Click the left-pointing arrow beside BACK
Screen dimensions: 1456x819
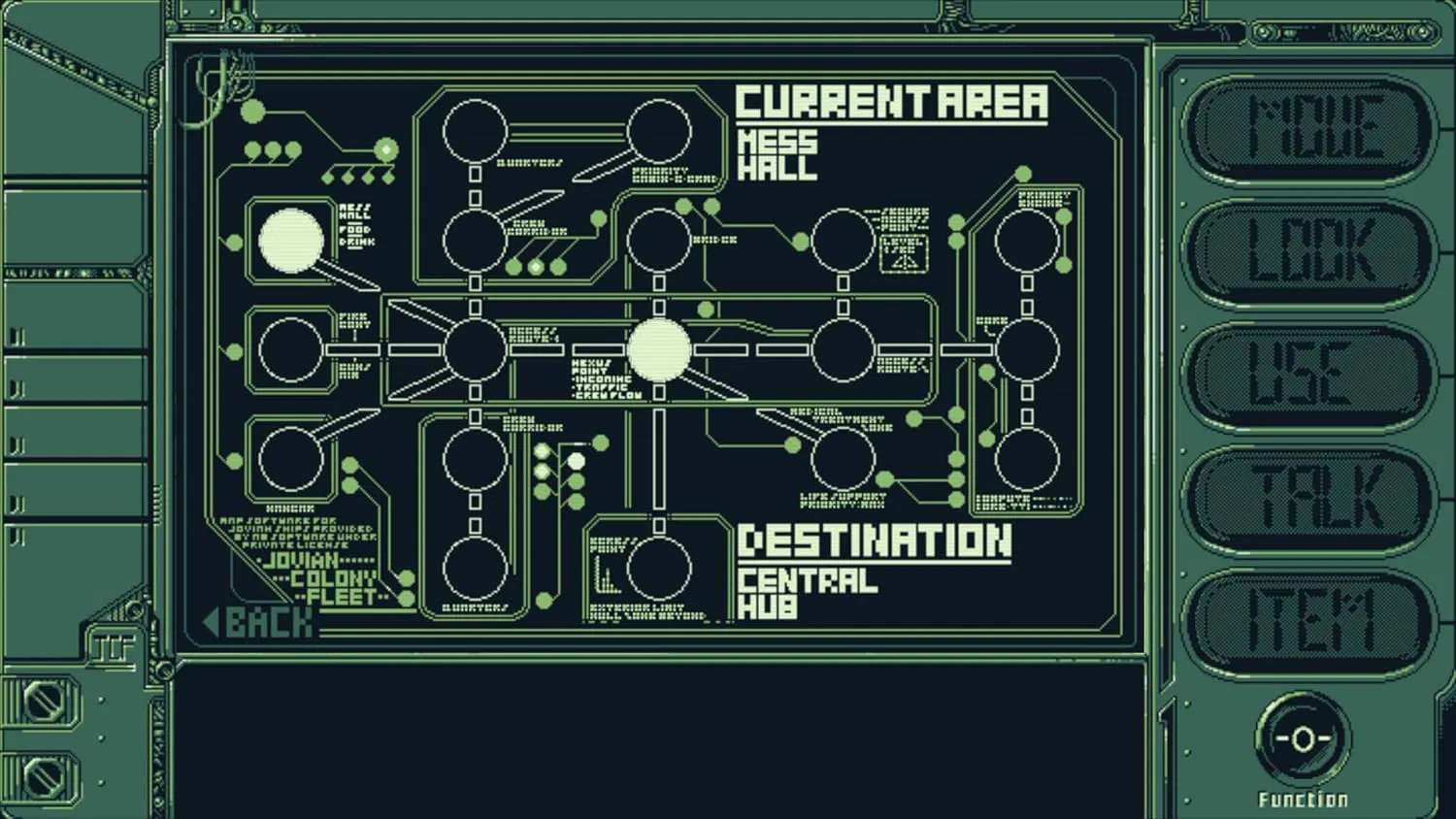tap(213, 622)
